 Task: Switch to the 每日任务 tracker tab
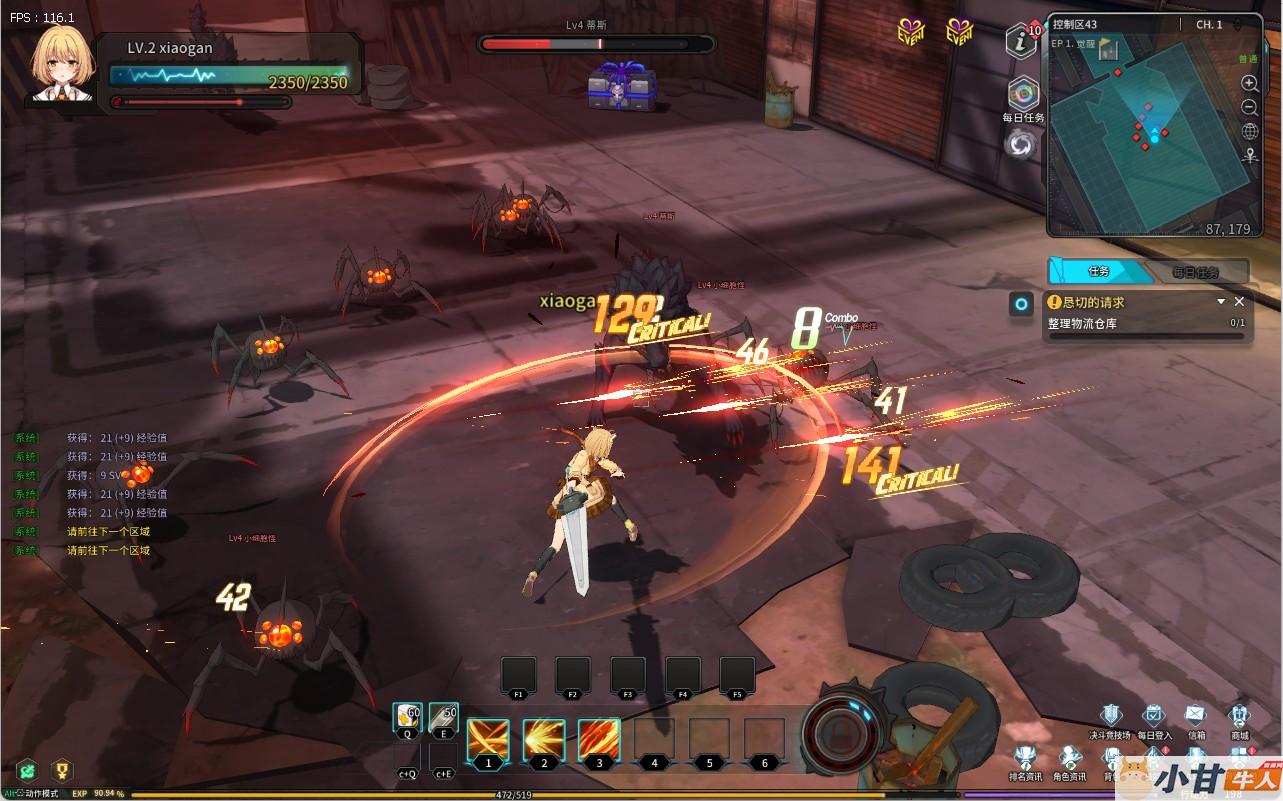click(1196, 272)
